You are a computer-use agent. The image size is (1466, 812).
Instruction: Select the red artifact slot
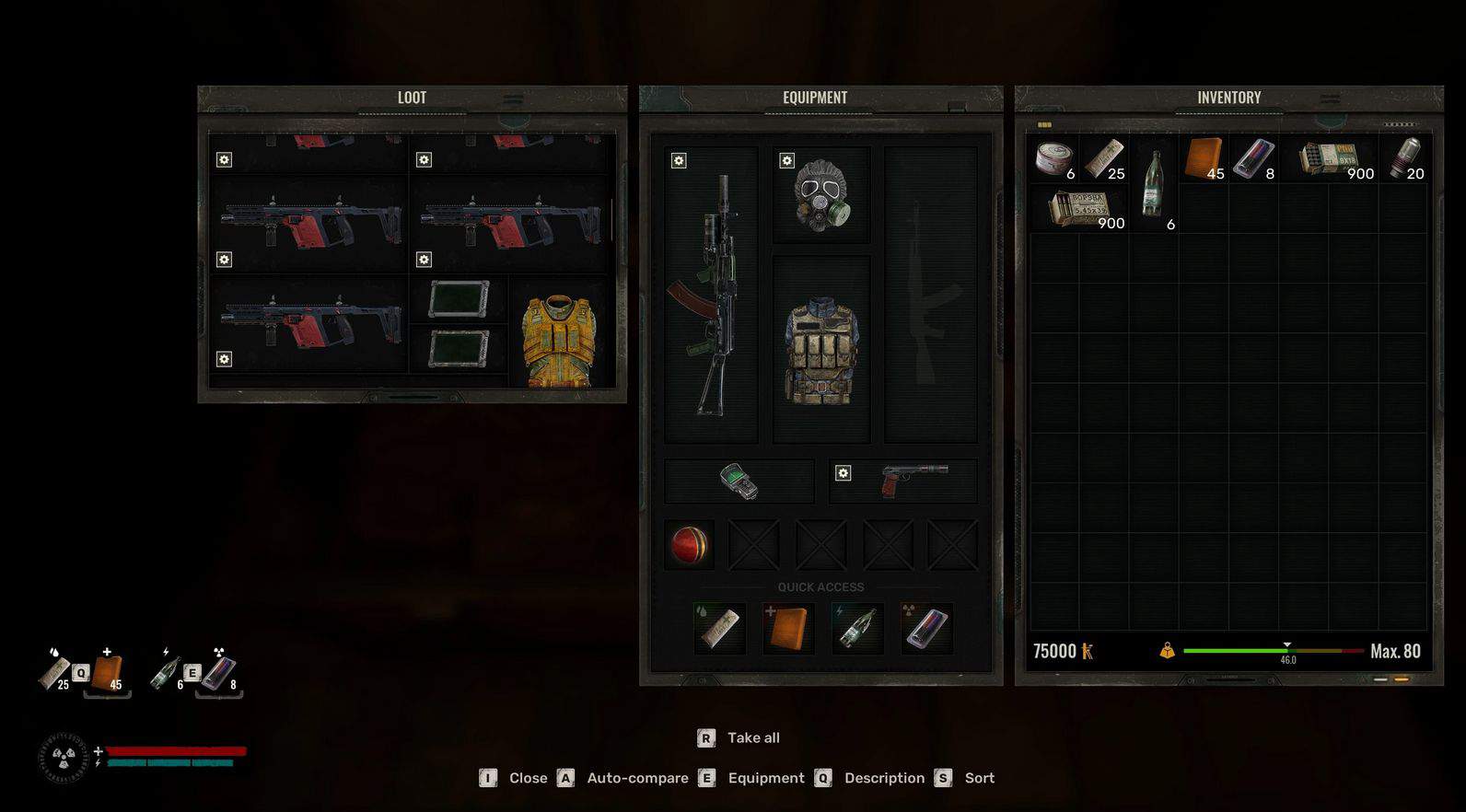(689, 545)
